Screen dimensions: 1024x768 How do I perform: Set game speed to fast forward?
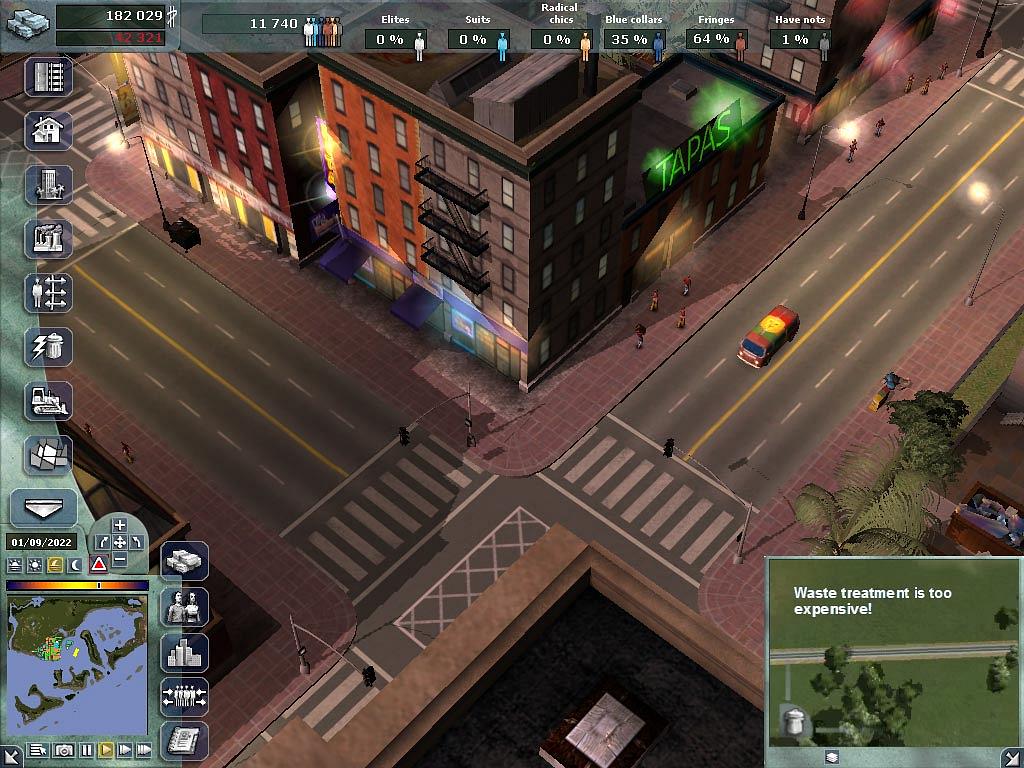[x=125, y=750]
